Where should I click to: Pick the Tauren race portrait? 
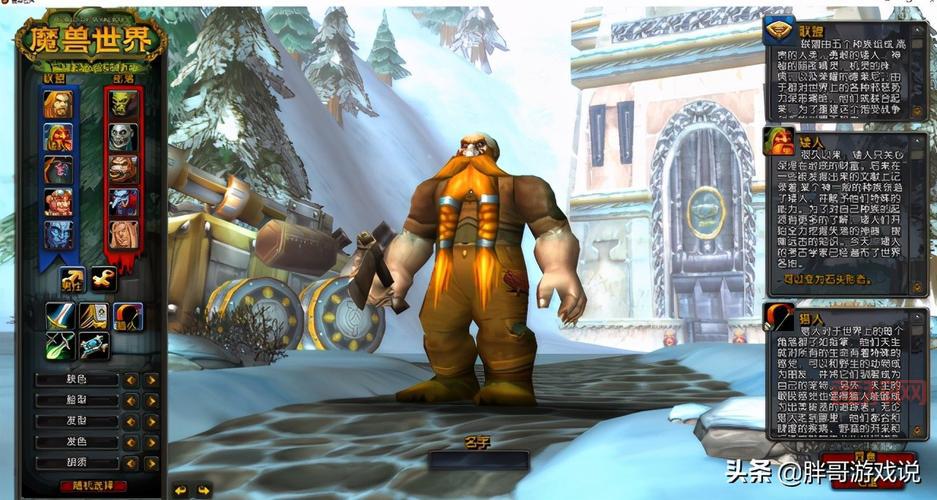click(124, 169)
